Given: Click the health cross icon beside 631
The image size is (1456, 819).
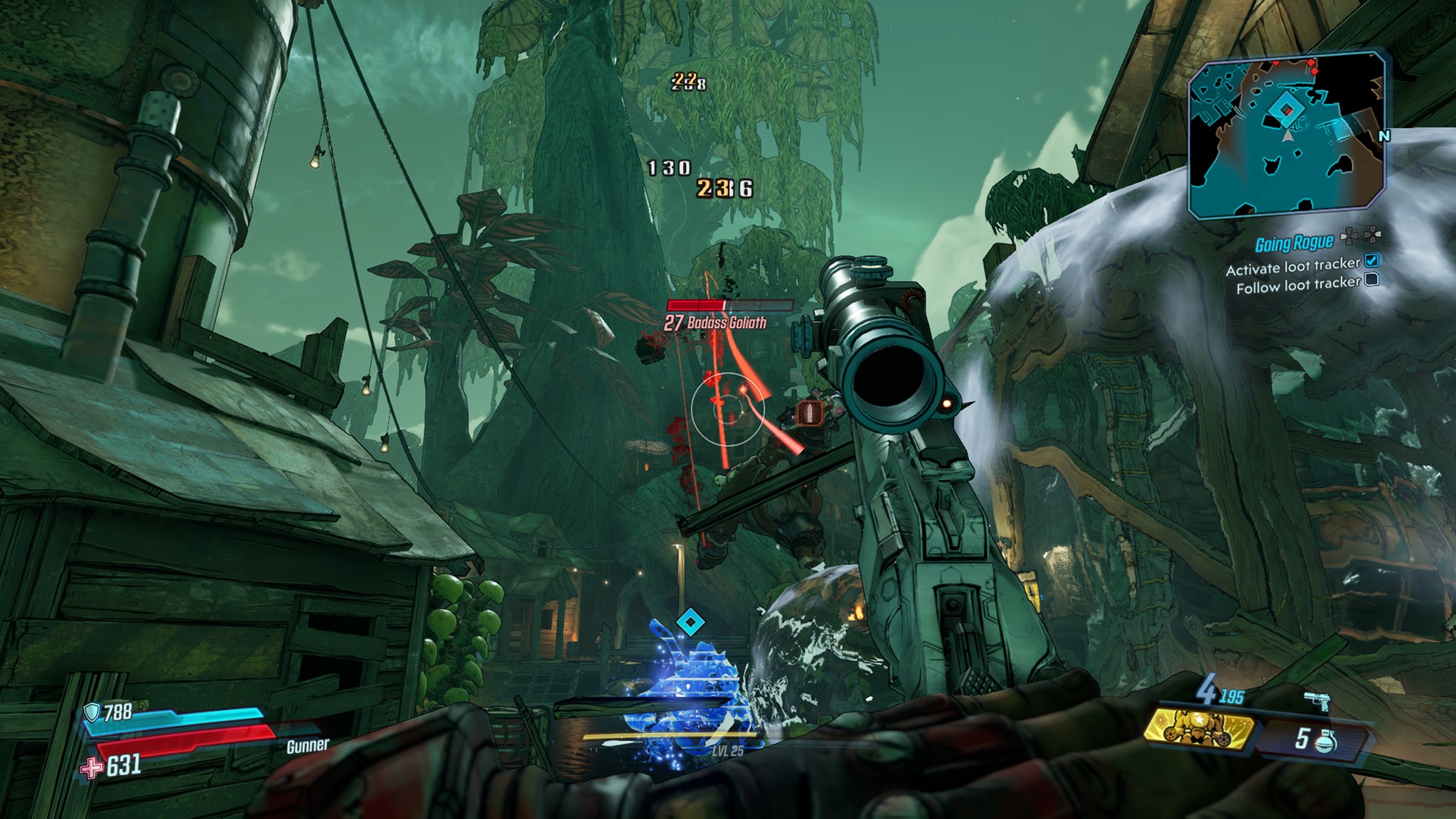Looking at the screenshot, I should tap(91, 768).
